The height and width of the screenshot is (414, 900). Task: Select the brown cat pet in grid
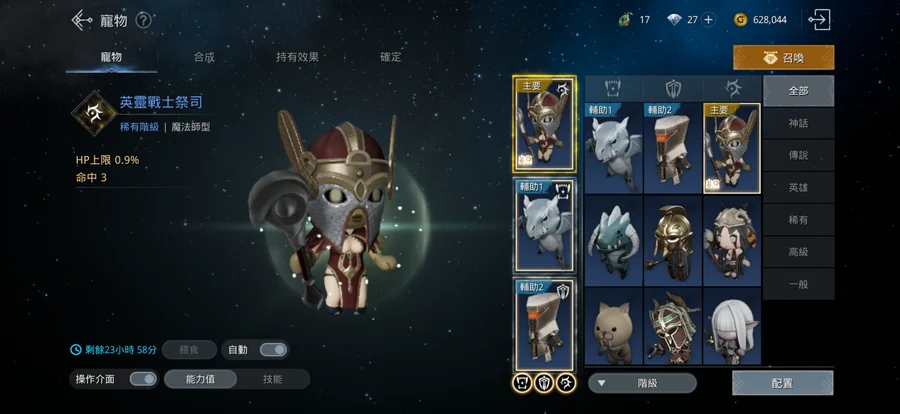pos(614,328)
